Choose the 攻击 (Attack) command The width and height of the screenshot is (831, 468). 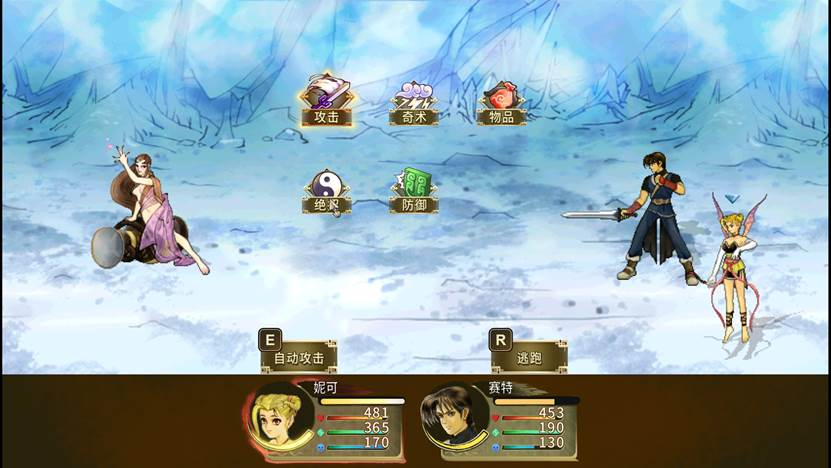click(x=327, y=103)
